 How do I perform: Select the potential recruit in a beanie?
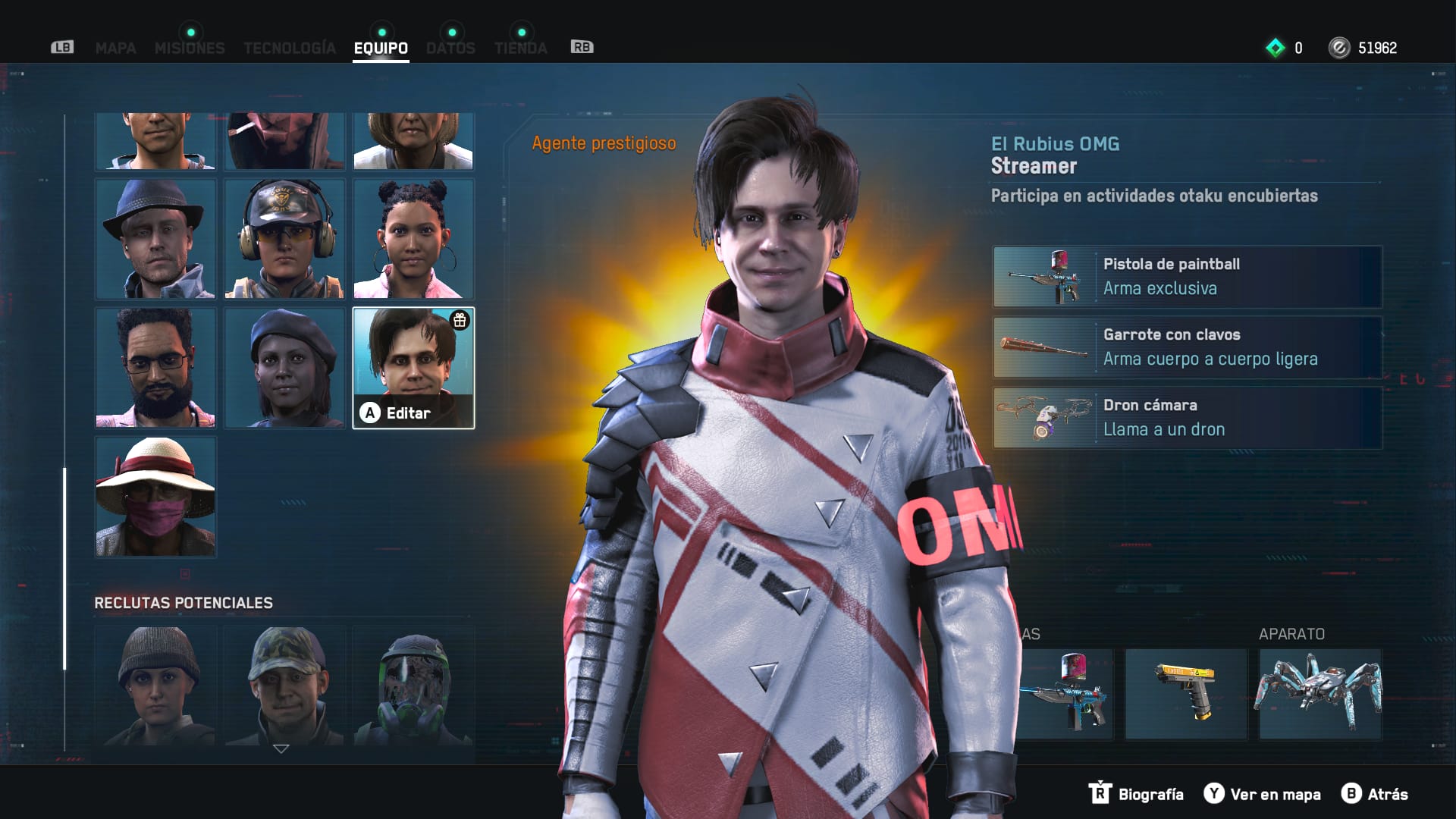pos(155,686)
